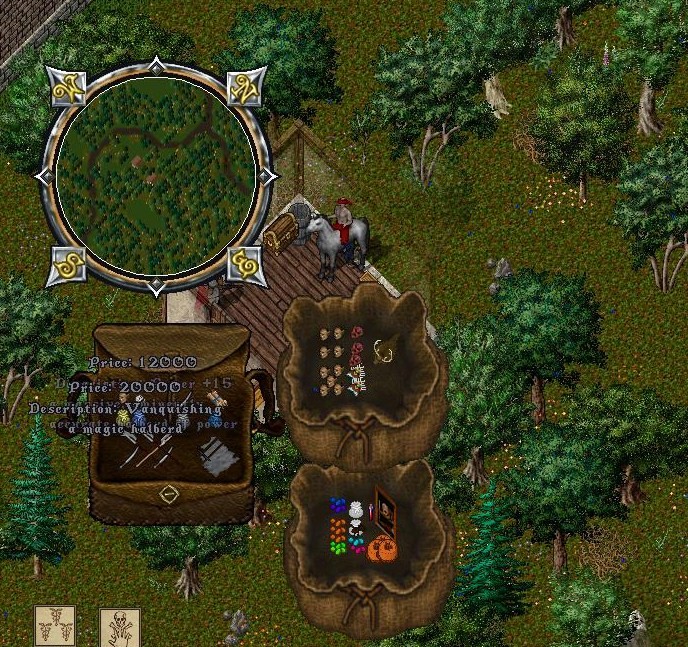Pick the white bag in lower pouch
The height and width of the screenshot is (647, 688).
(x=357, y=510)
